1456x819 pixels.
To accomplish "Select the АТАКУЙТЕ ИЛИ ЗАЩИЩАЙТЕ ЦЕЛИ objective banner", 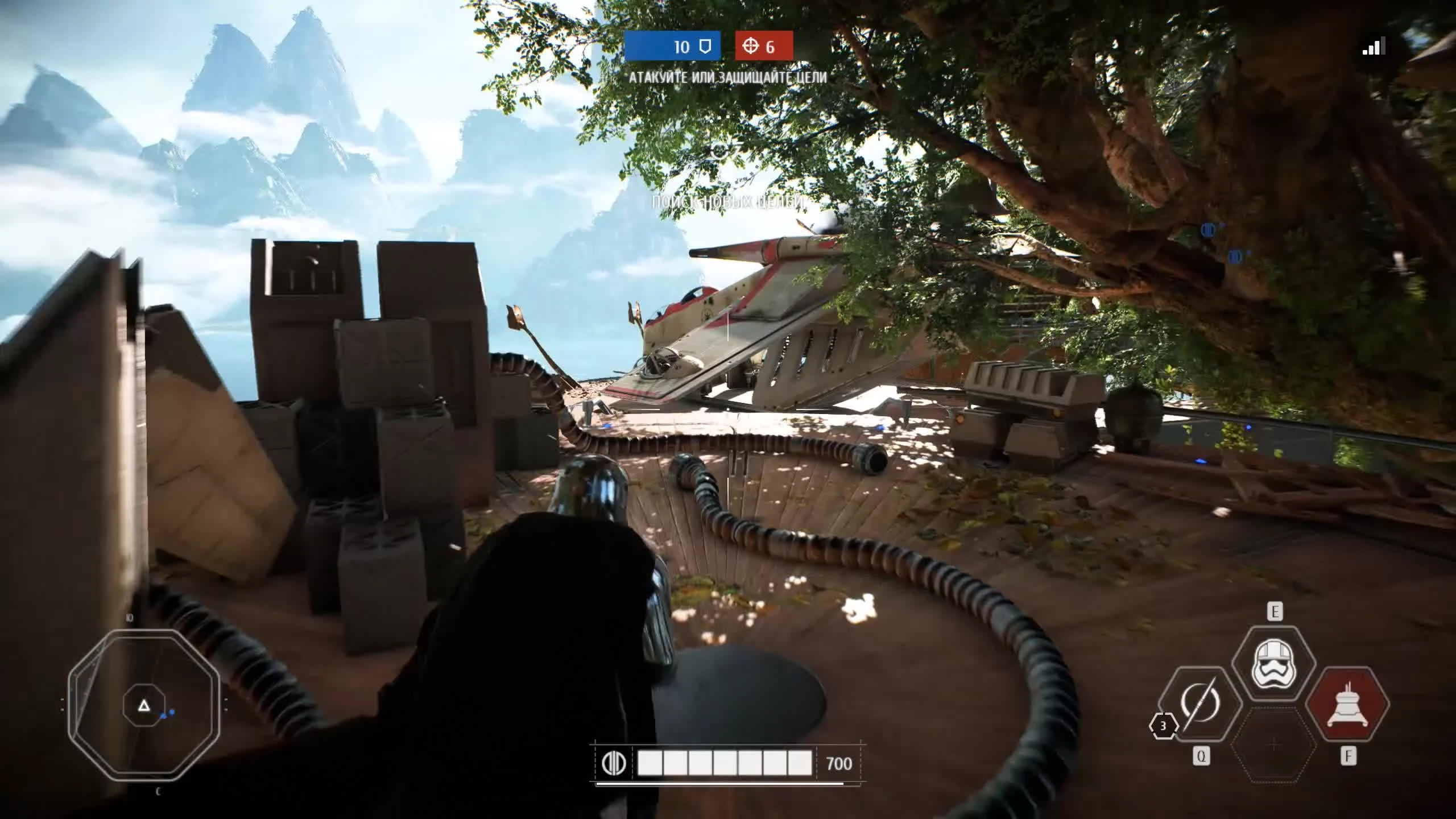I will click(727, 78).
